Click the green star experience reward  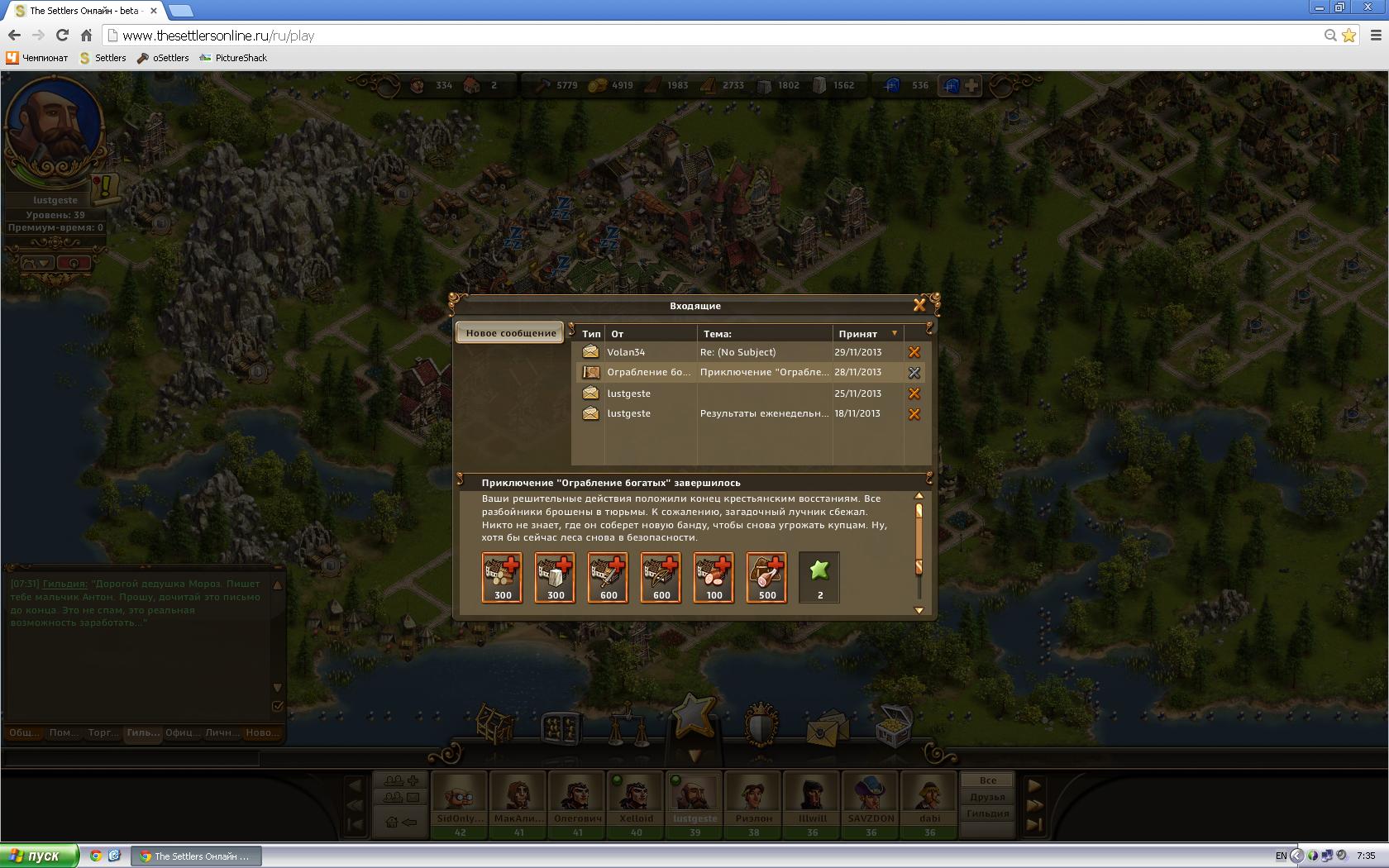819,577
